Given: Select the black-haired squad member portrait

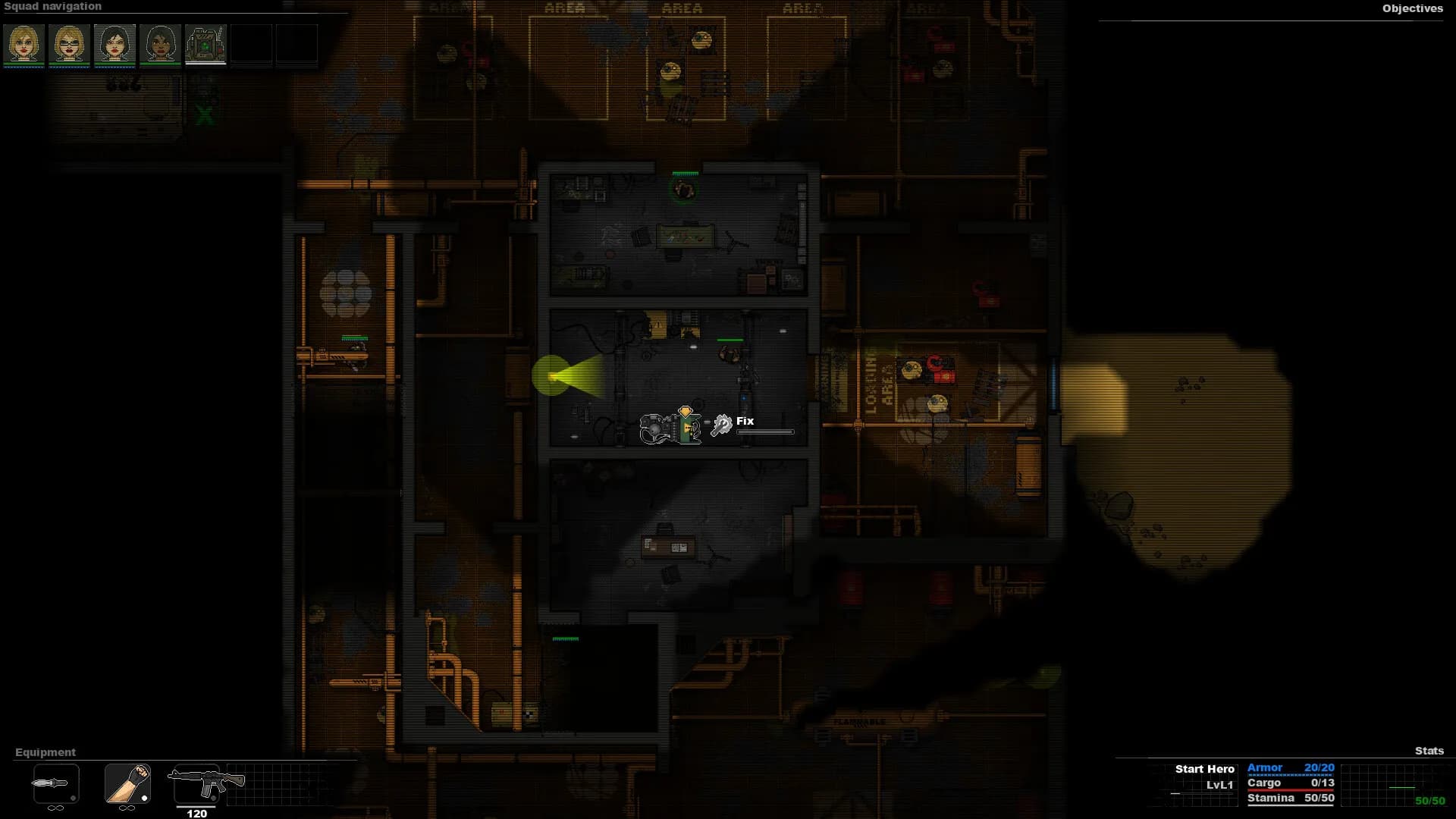Looking at the screenshot, I should (114, 44).
